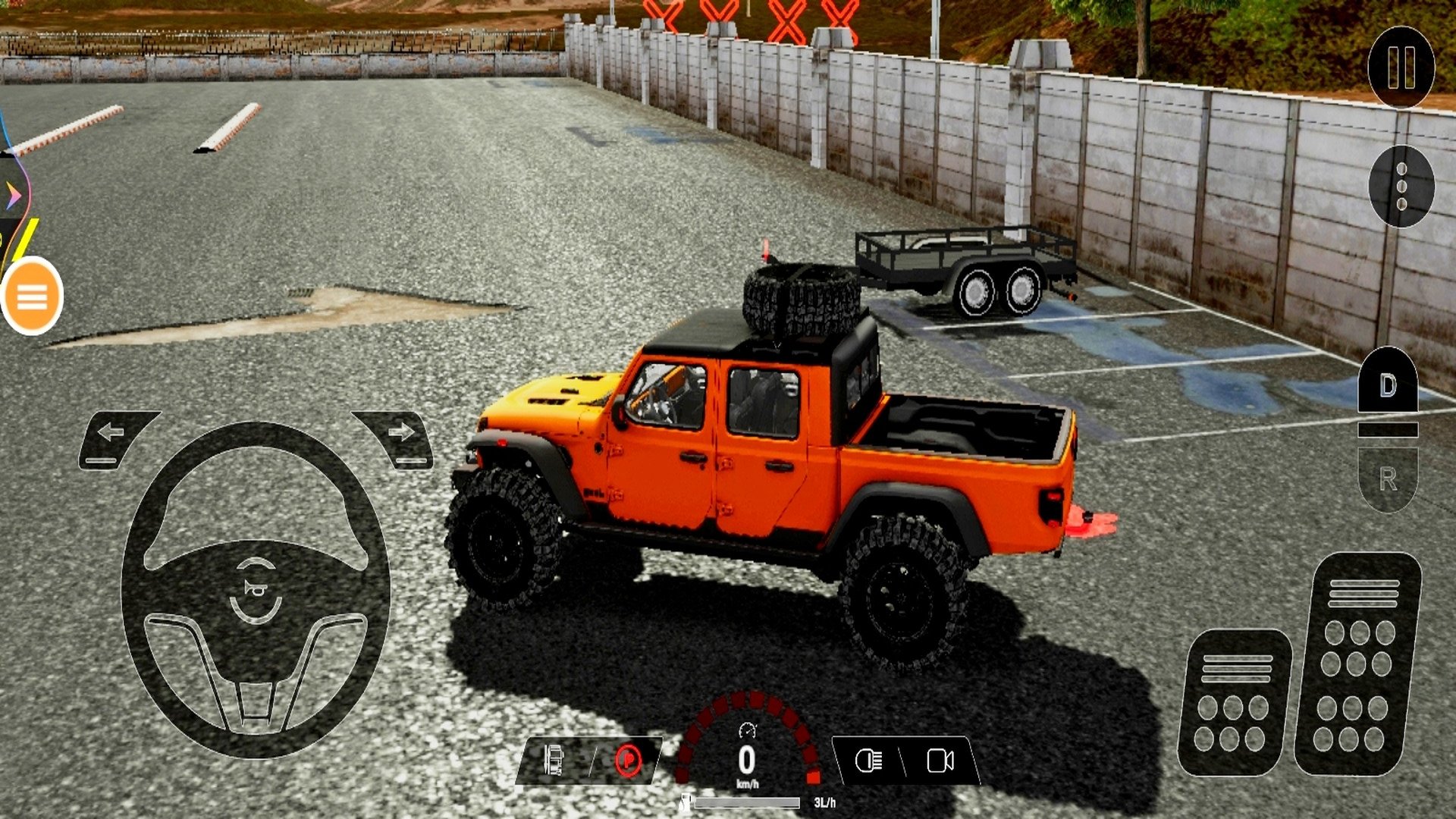Step on the gas pedal

pyautogui.click(x=1357, y=664)
